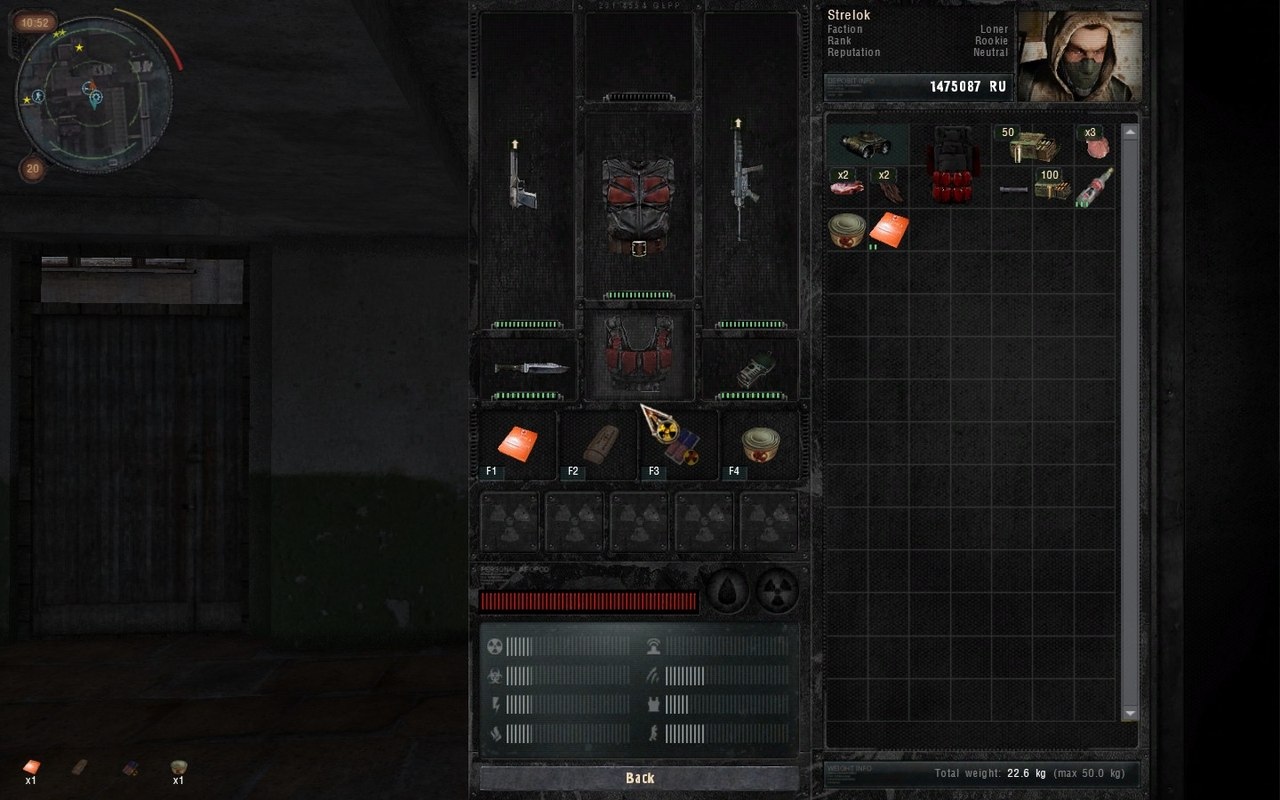Select the knife slot
Screen dimensions: 1280x800
(x=529, y=368)
